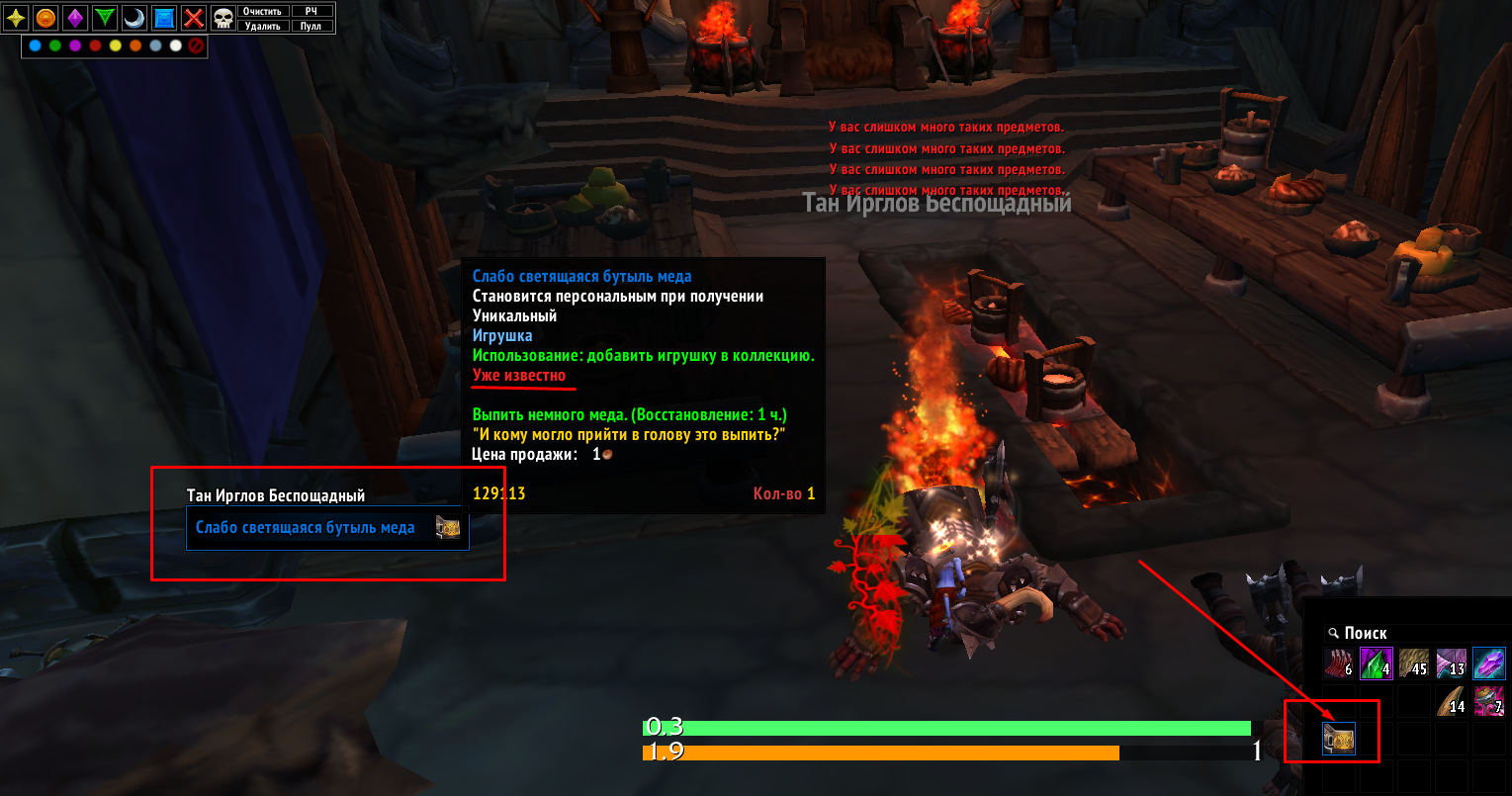
Task: Set the blue square raid marker
Action: point(164,17)
